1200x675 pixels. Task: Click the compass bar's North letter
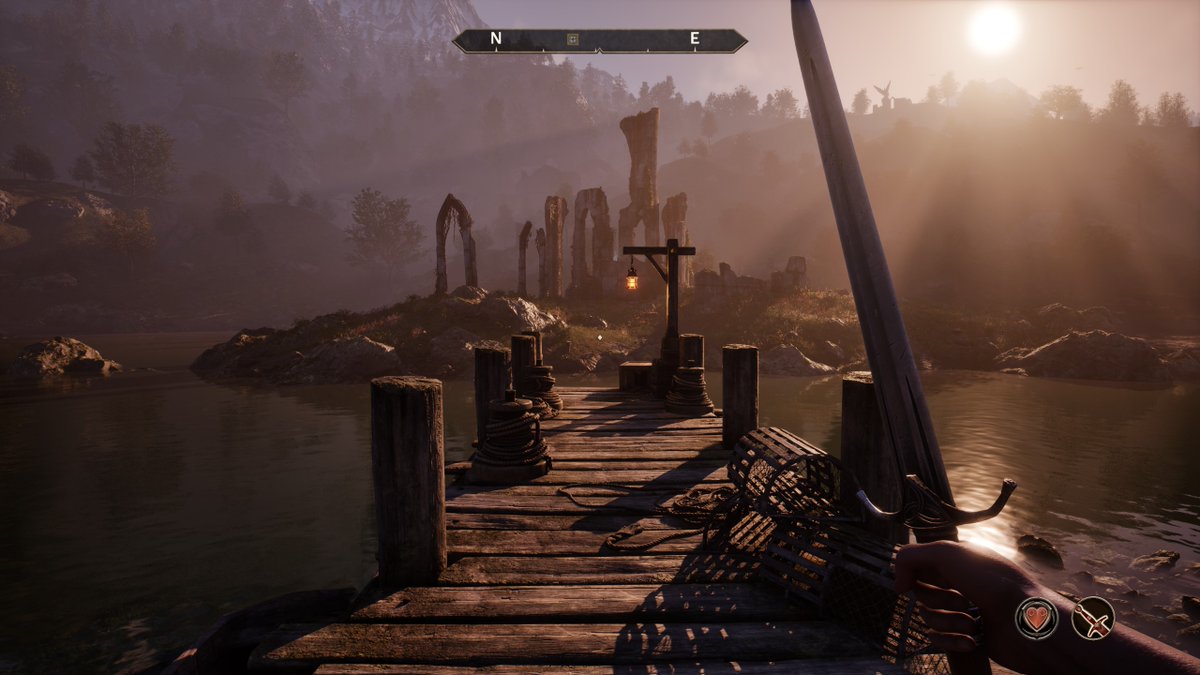pyautogui.click(x=496, y=40)
